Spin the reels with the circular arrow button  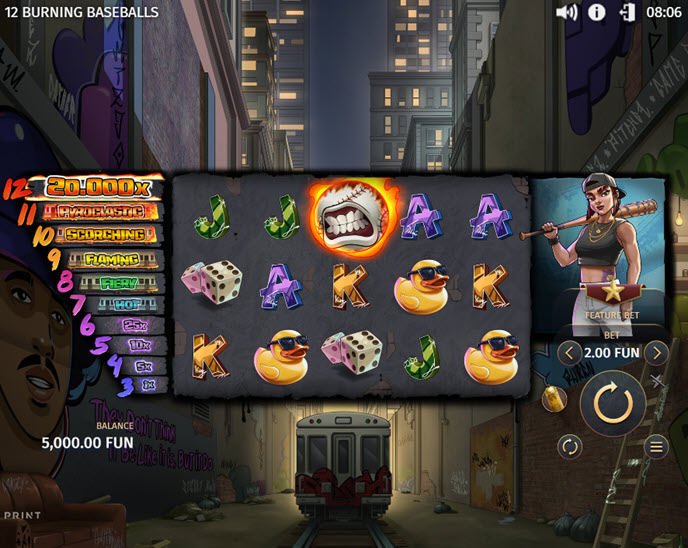[612, 403]
